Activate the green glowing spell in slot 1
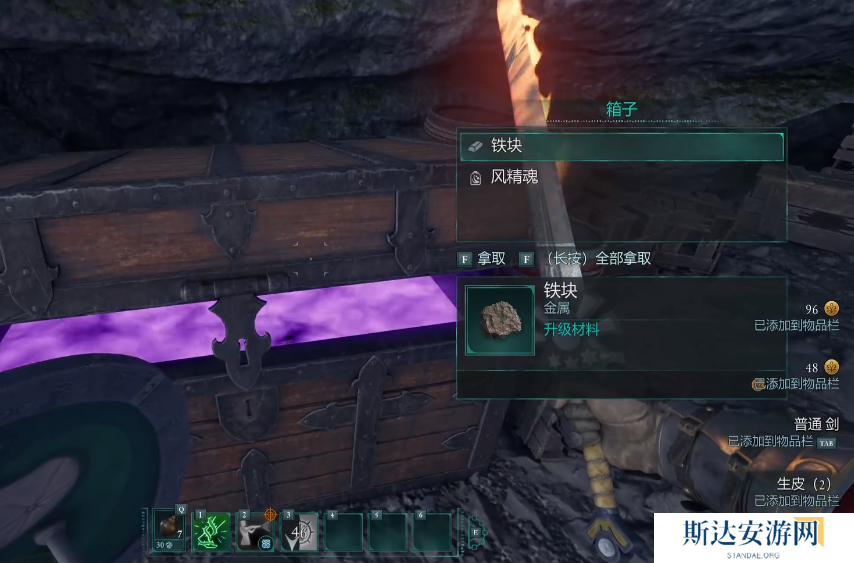 click(211, 531)
